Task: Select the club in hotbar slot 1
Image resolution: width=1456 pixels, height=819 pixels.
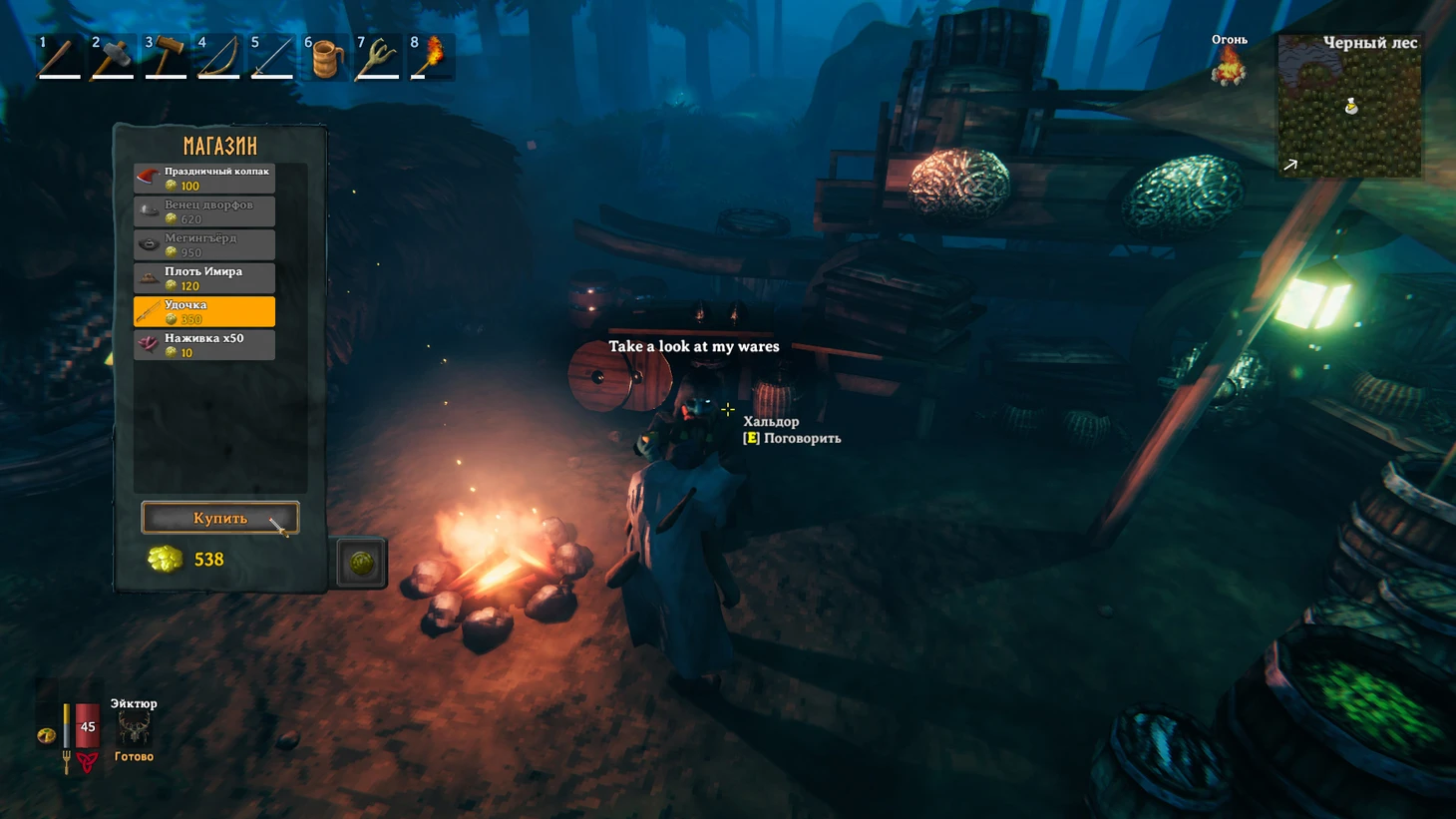Action: pyautogui.click(x=59, y=58)
